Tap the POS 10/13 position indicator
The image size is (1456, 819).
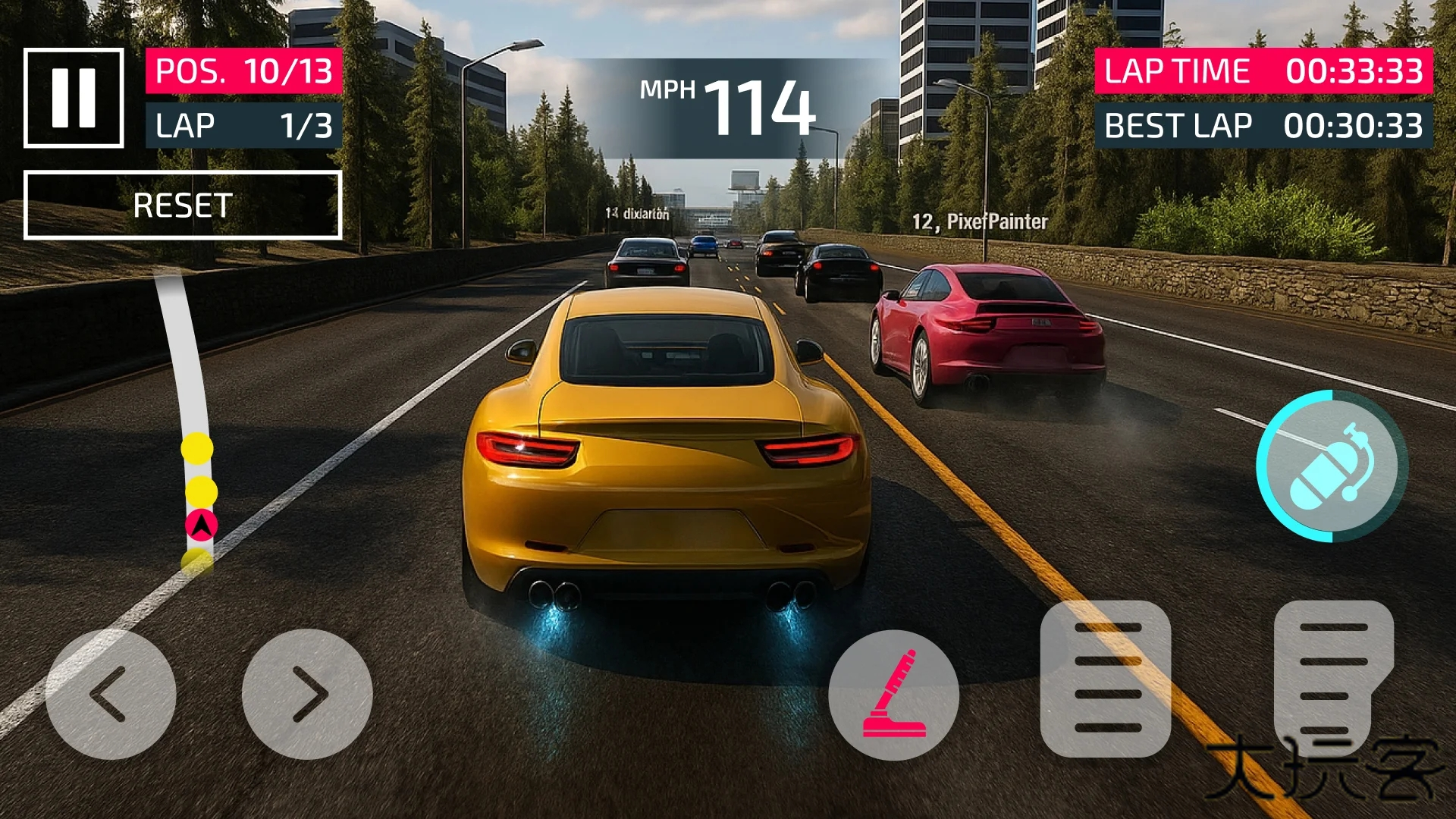[x=242, y=73]
